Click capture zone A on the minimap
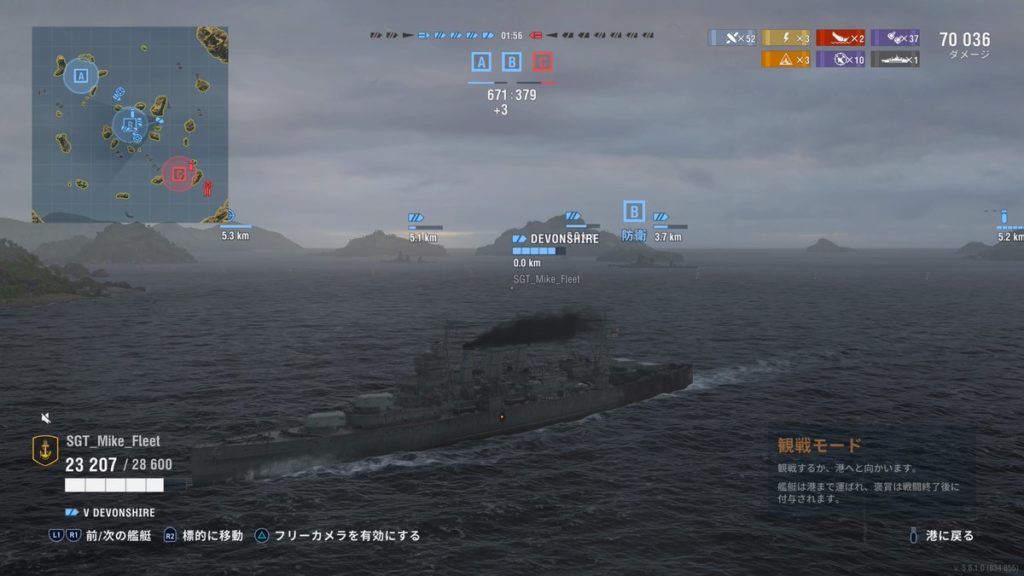 click(x=80, y=75)
